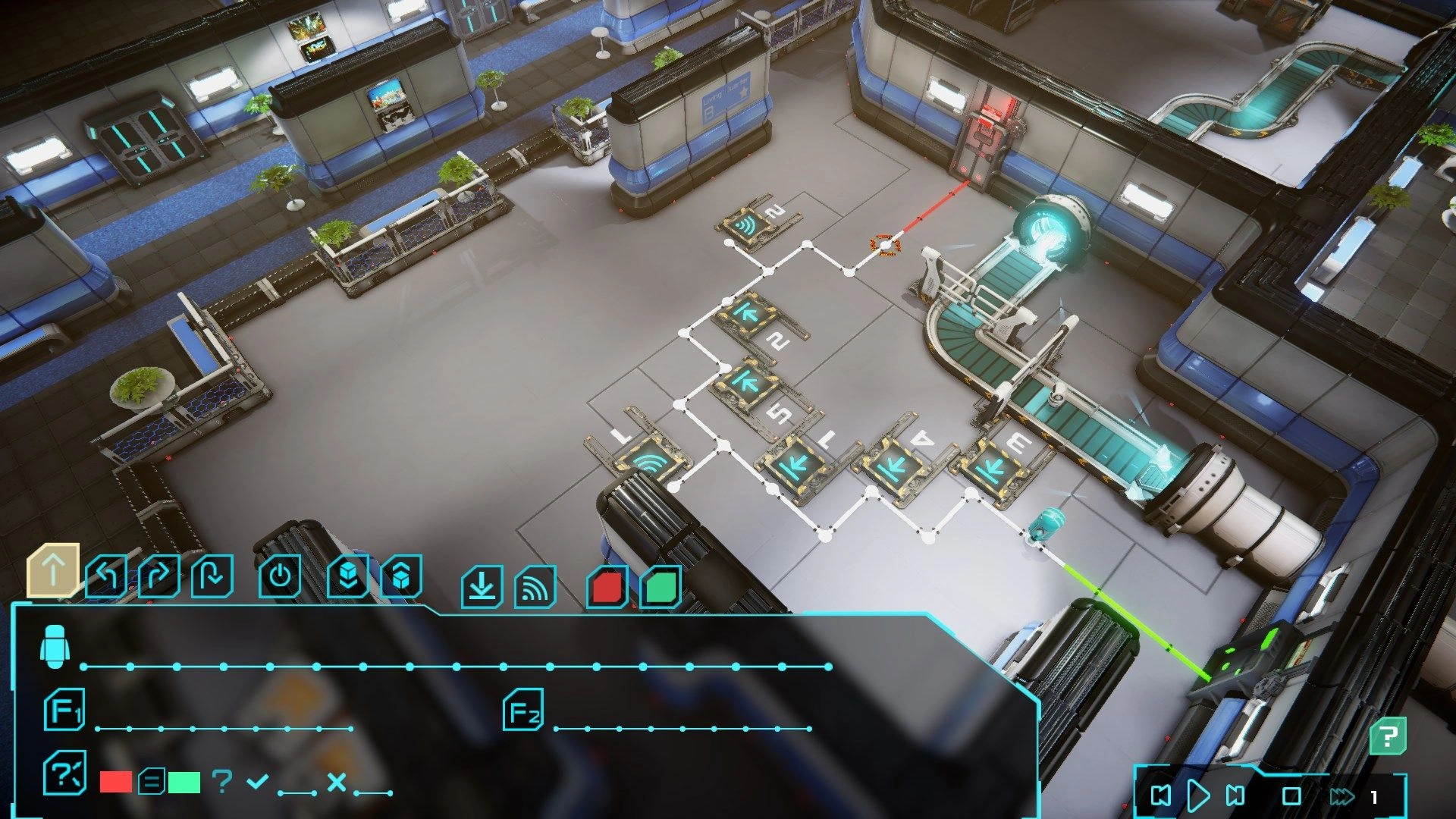
Task: Open the green help question mark
Action: click(x=1389, y=736)
